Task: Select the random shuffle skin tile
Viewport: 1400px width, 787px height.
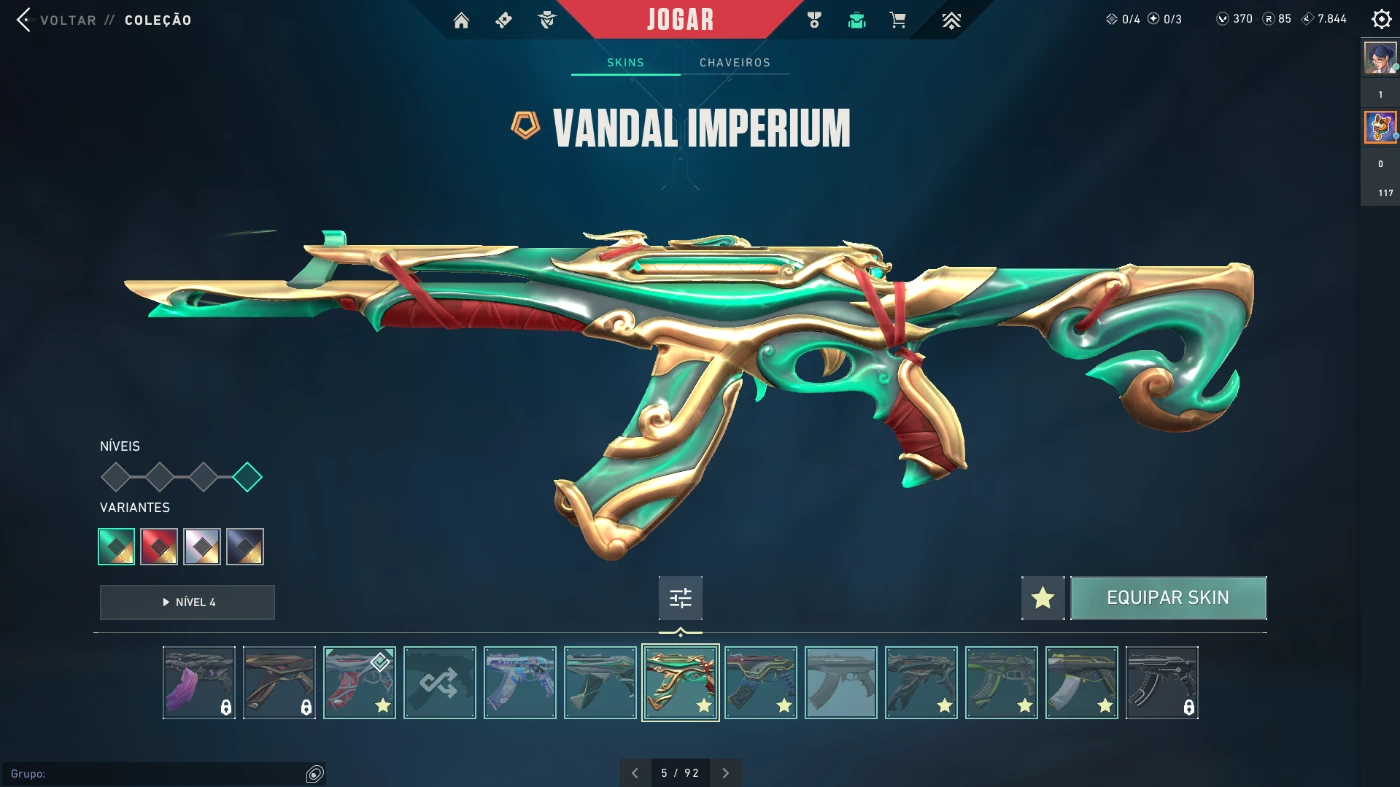Action: tap(440, 683)
